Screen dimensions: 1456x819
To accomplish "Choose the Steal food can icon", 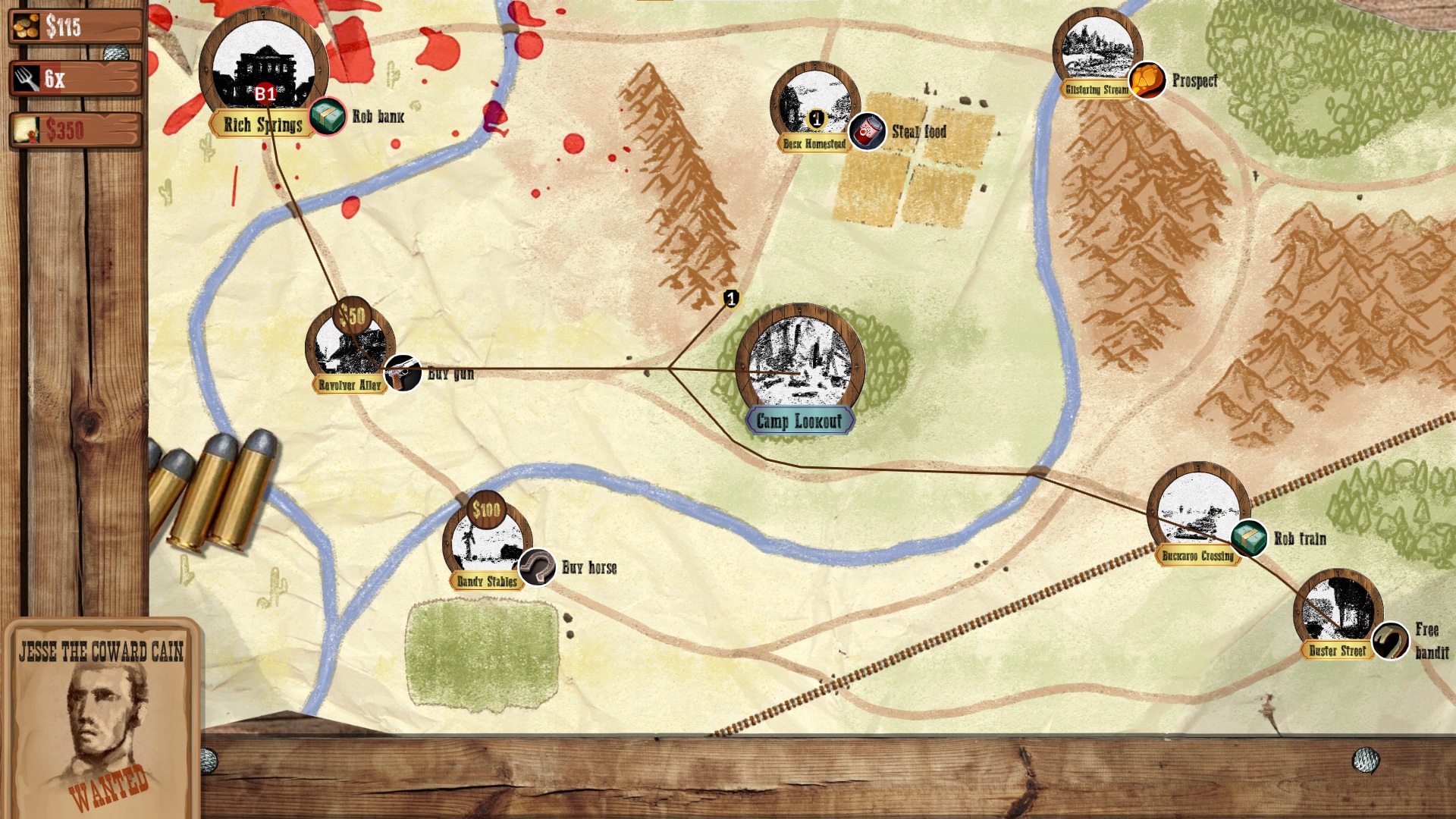I will [x=867, y=132].
